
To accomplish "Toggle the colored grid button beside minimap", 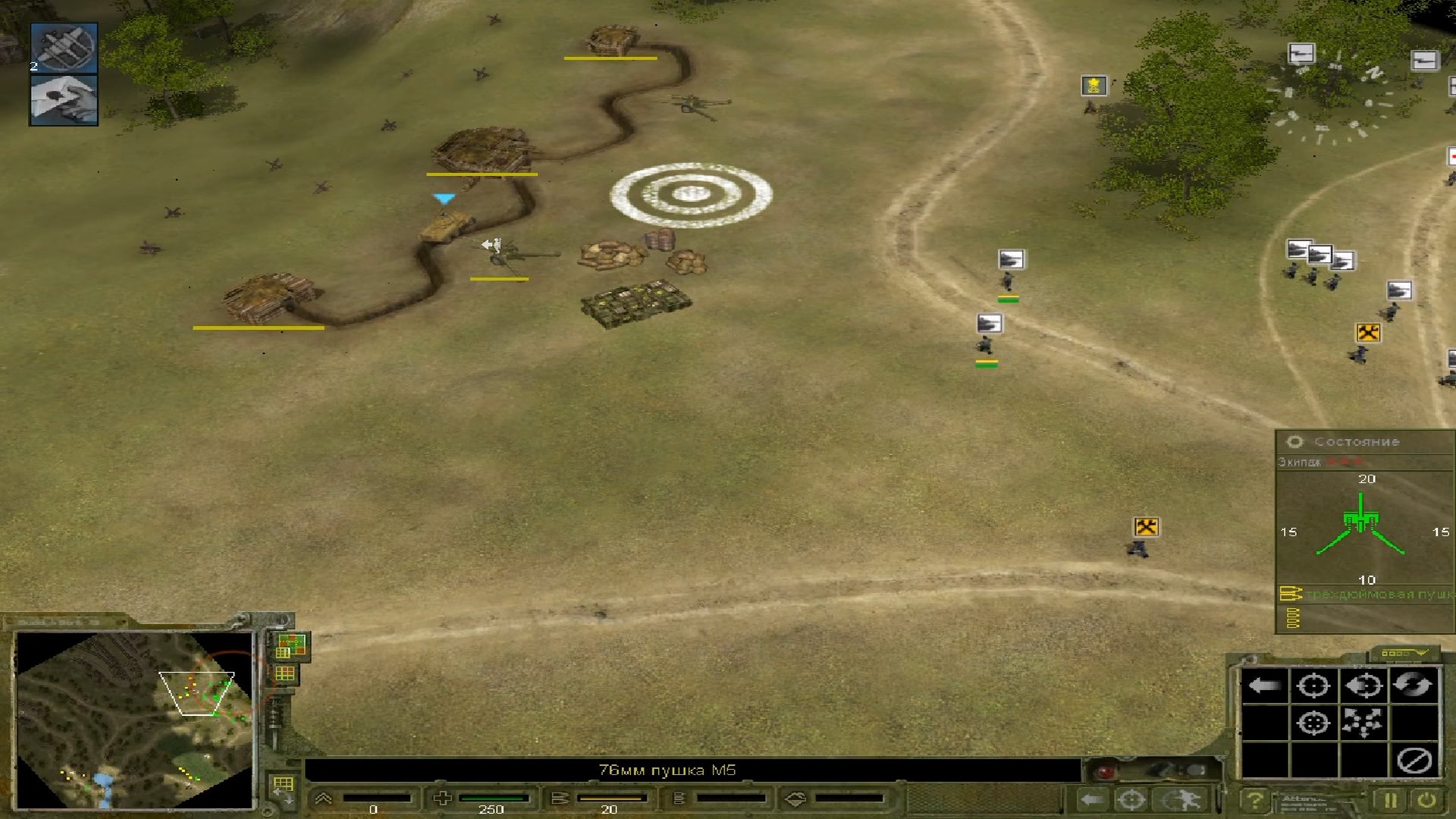I will point(290,645).
